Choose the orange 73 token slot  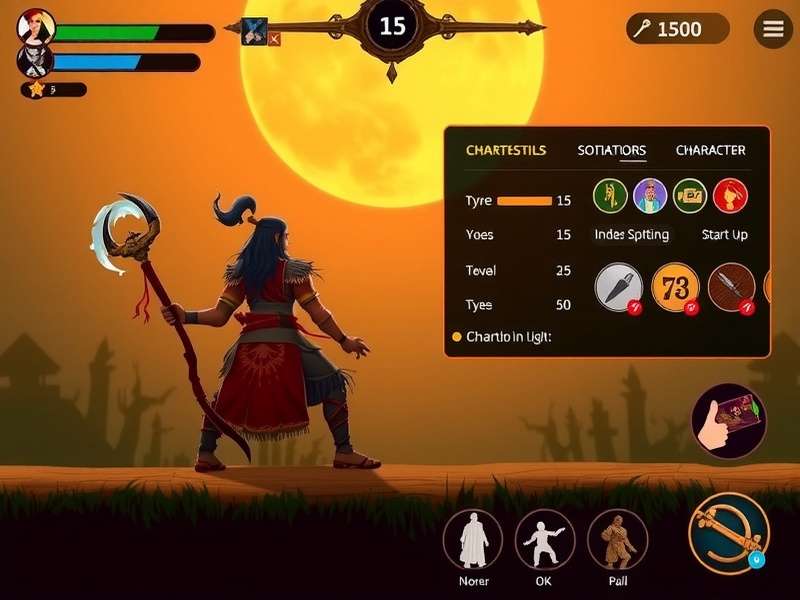675,288
